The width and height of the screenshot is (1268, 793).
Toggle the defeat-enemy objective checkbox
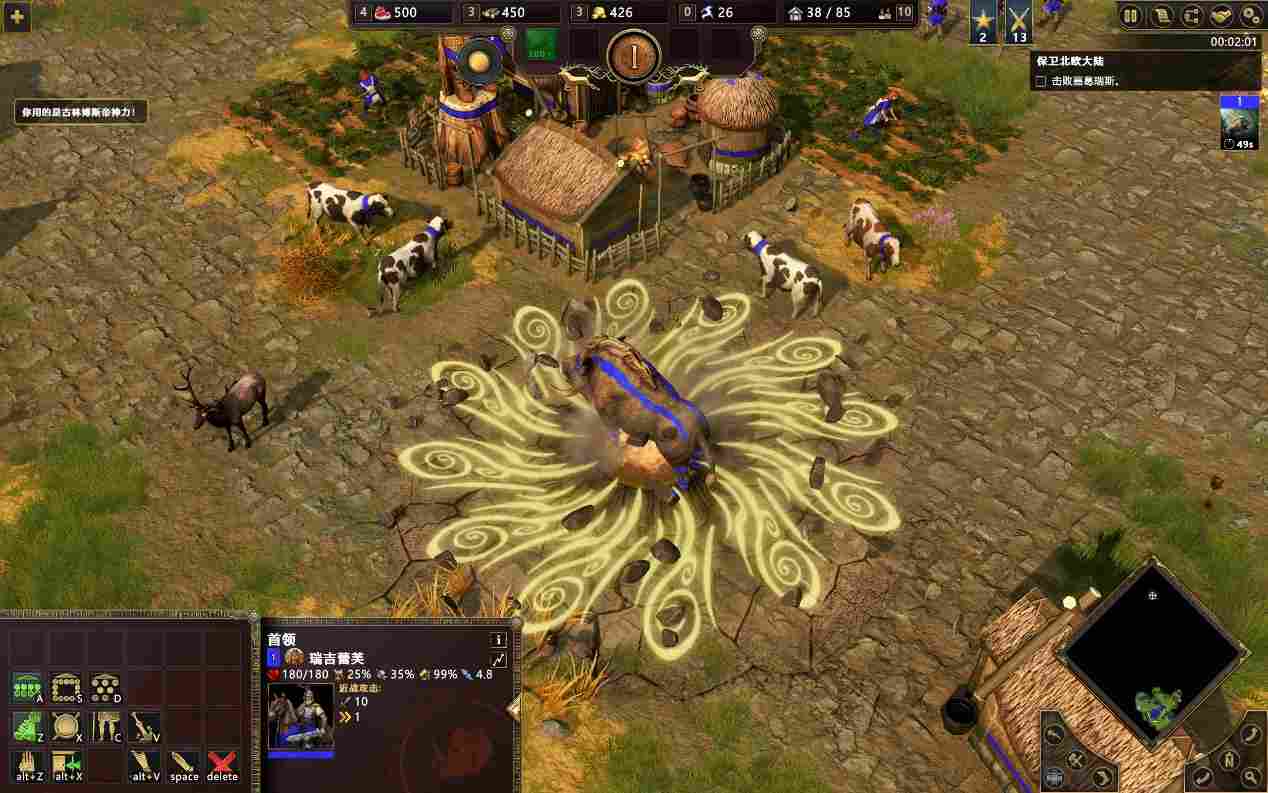click(x=1041, y=81)
